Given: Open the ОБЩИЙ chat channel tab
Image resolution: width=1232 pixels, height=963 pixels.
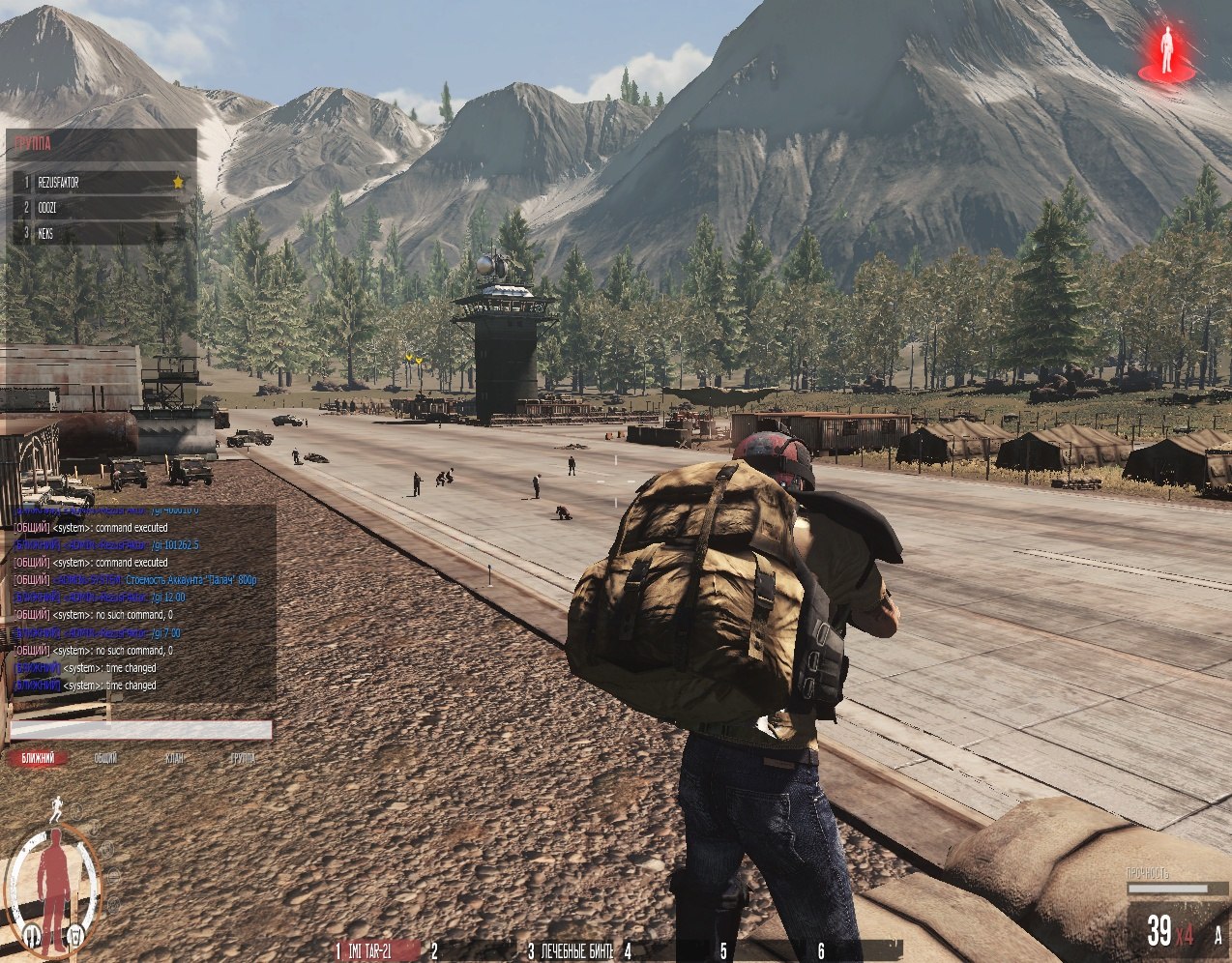Looking at the screenshot, I should (x=105, y=759).
